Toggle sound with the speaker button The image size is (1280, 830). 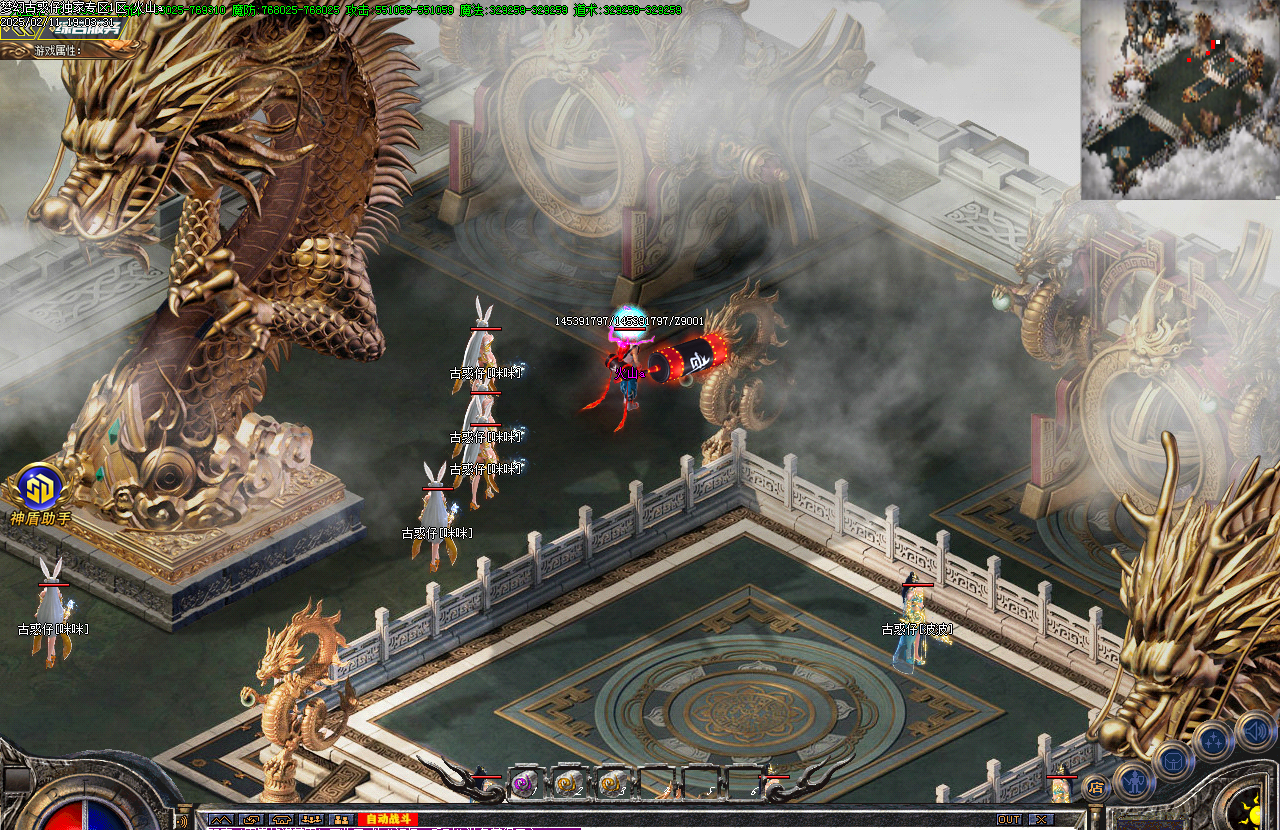[x=1254, y=729]
